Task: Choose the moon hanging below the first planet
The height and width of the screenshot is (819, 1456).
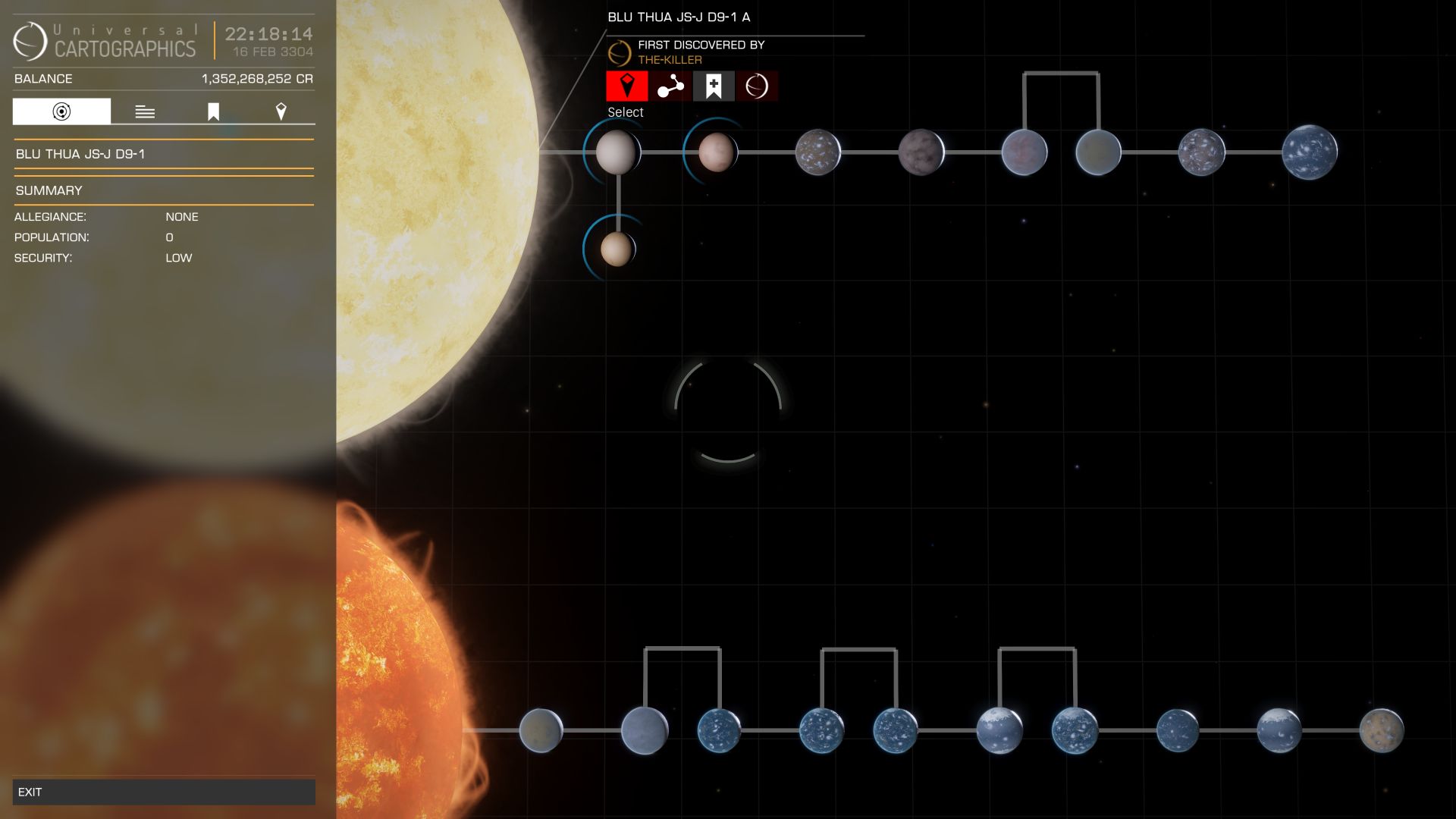Action: click(617, 249)
